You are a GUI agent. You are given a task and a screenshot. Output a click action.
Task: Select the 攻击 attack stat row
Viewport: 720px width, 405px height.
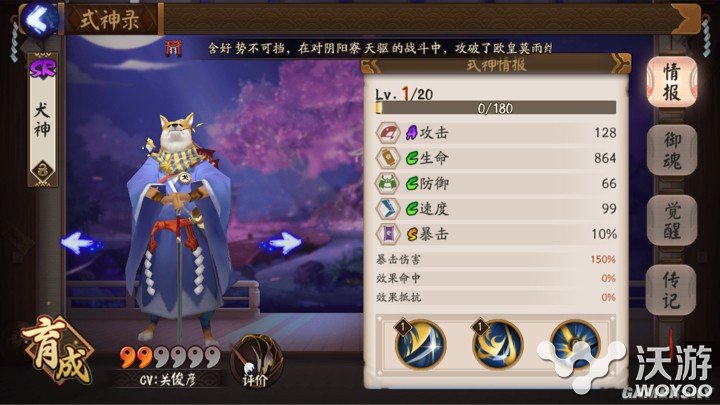495,133
